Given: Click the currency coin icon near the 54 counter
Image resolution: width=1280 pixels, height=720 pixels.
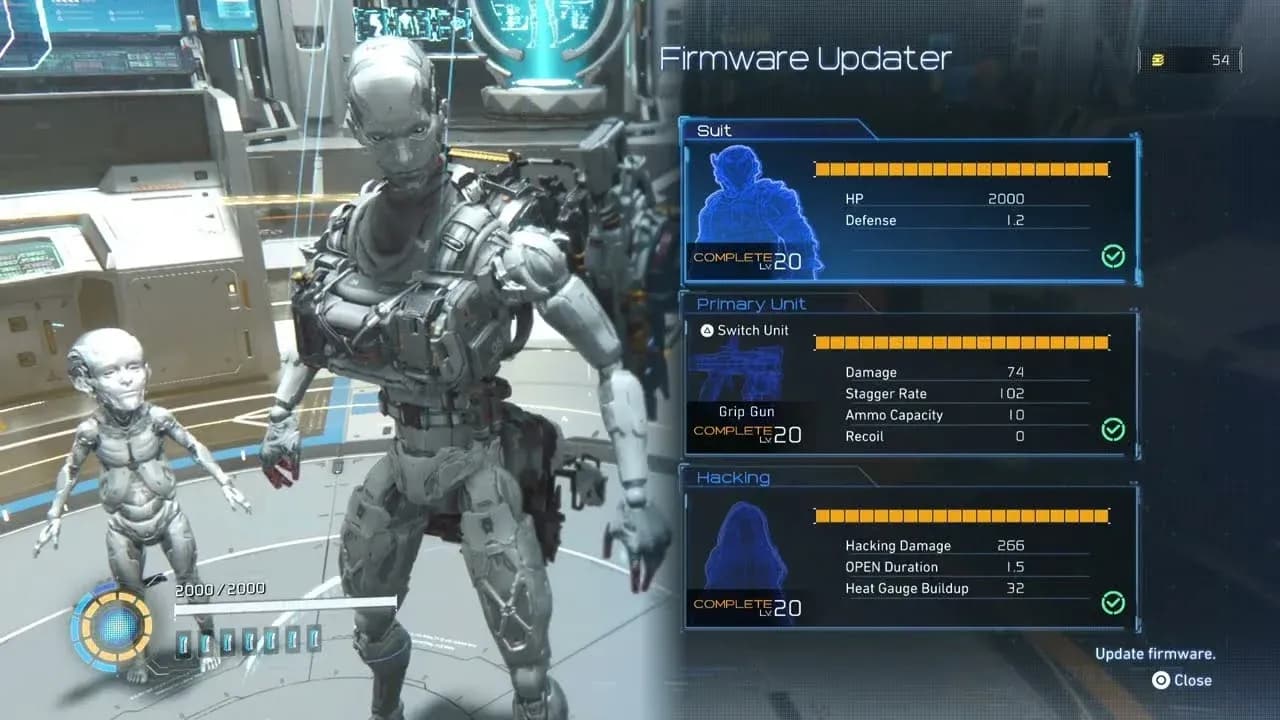Looking at the screenshot, I should [x=1158, y=59].
